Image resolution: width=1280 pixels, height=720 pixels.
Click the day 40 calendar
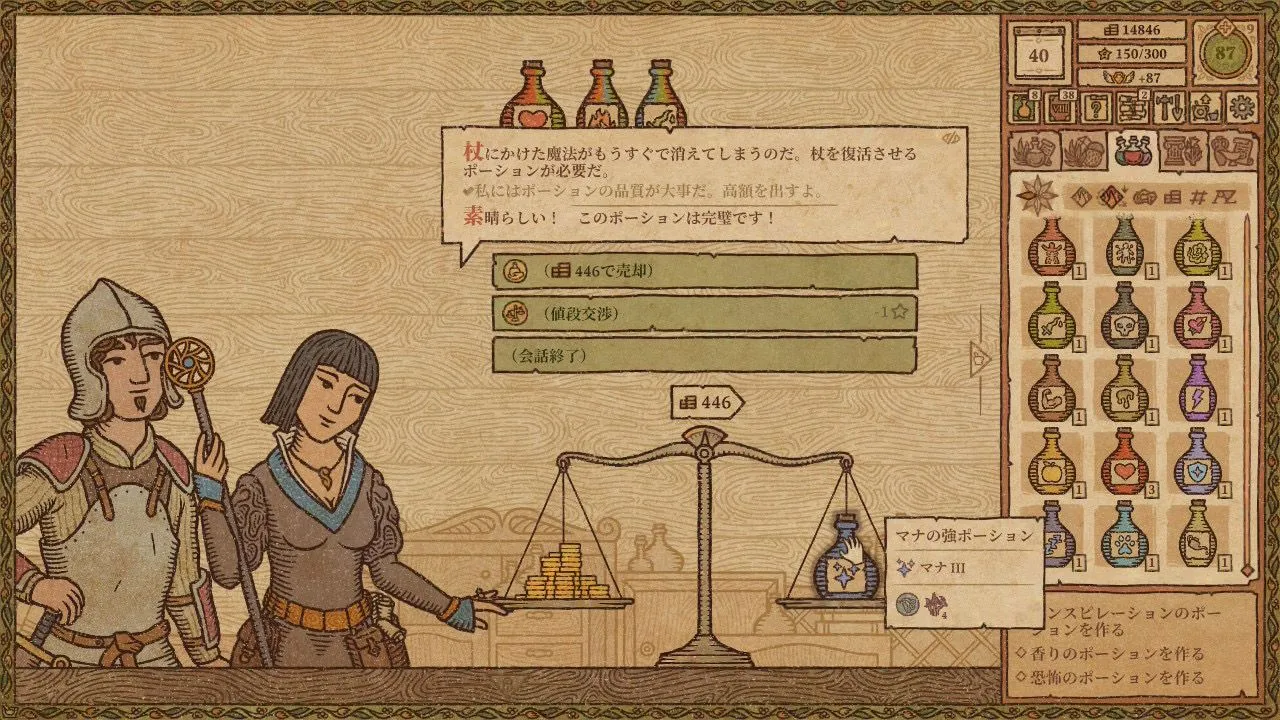(1039, 55)
